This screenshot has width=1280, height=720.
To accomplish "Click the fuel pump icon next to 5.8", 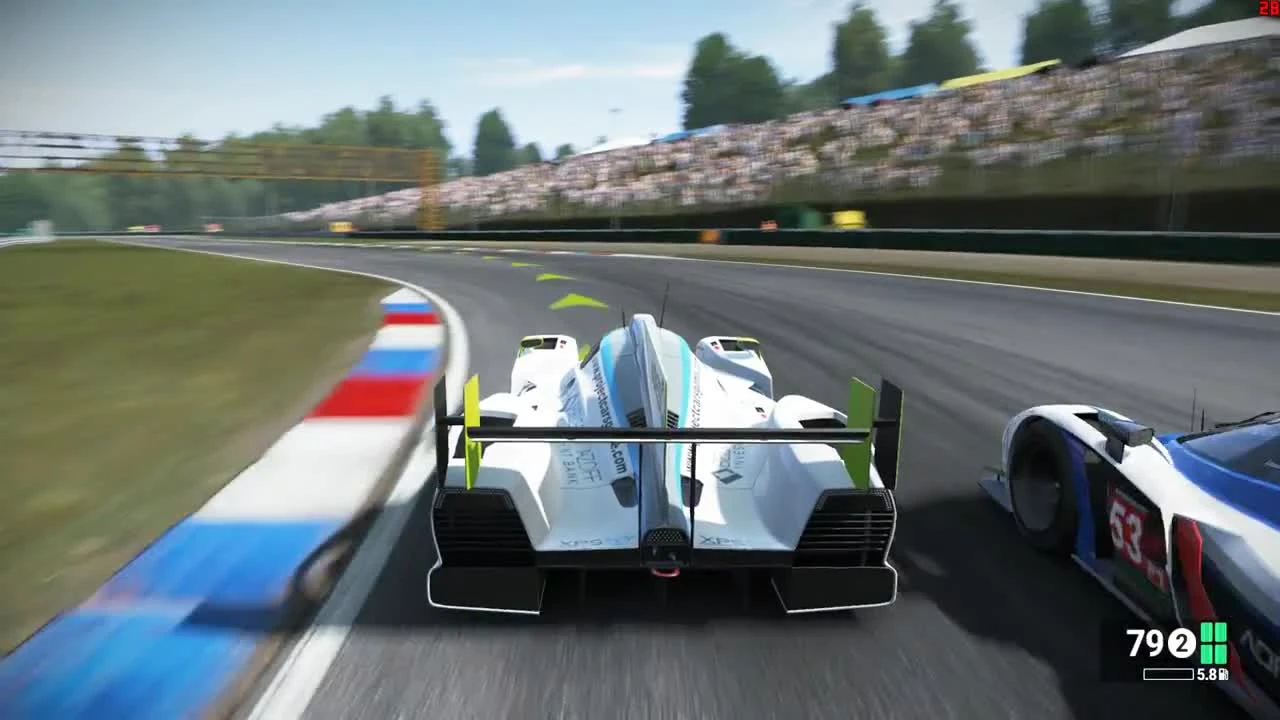I will click(1223, 673).
